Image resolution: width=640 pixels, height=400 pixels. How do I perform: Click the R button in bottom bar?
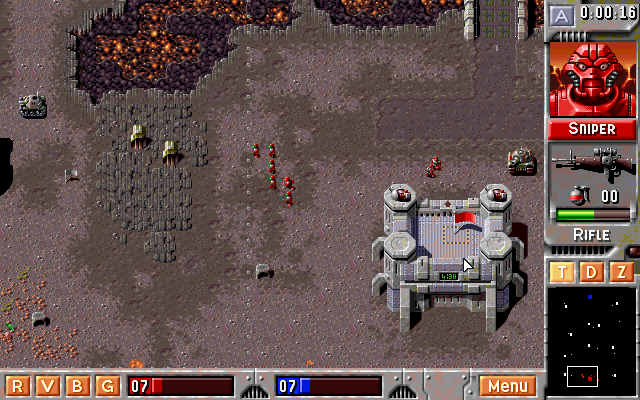[x=17, y=386]
